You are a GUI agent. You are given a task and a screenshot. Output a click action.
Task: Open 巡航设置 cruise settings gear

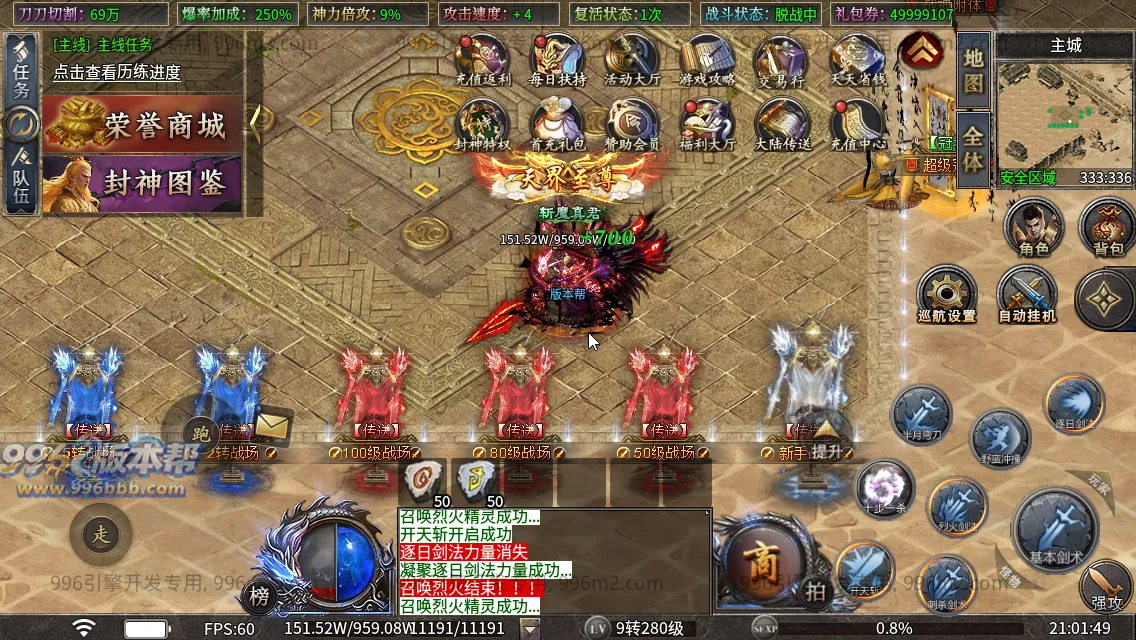tap(946, 296)
